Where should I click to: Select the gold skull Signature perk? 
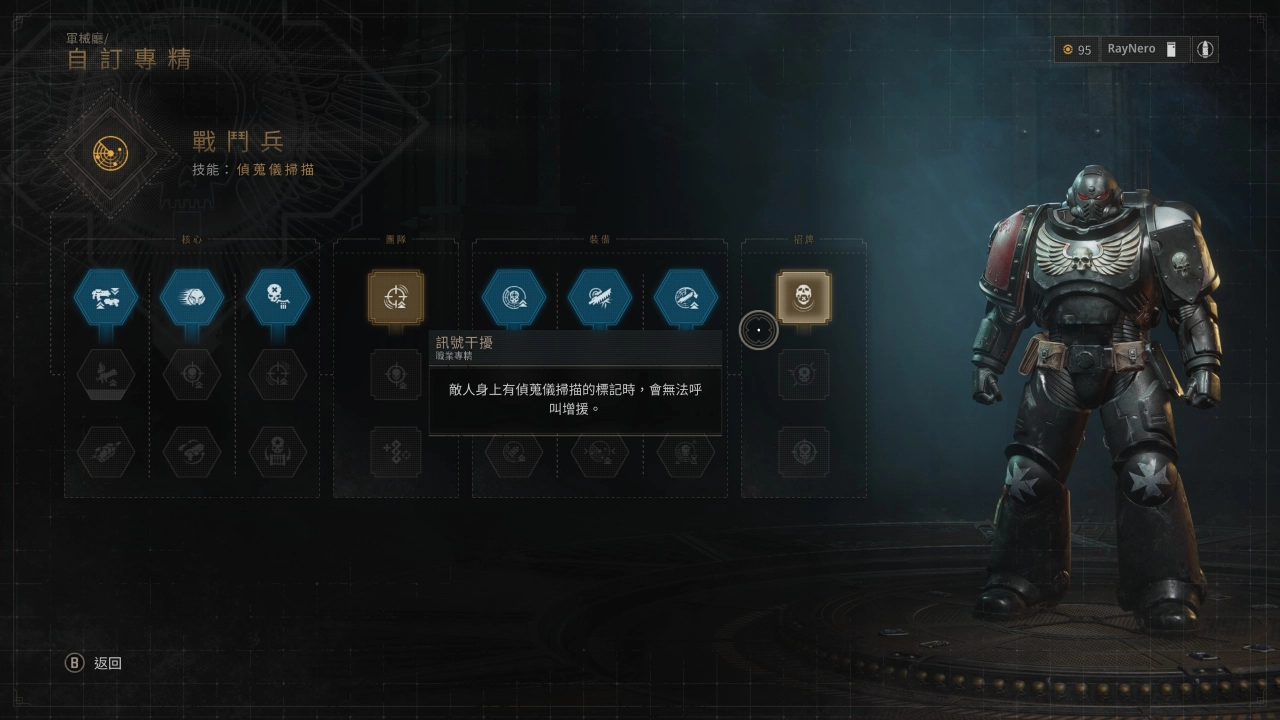click(x=804, y=297)
